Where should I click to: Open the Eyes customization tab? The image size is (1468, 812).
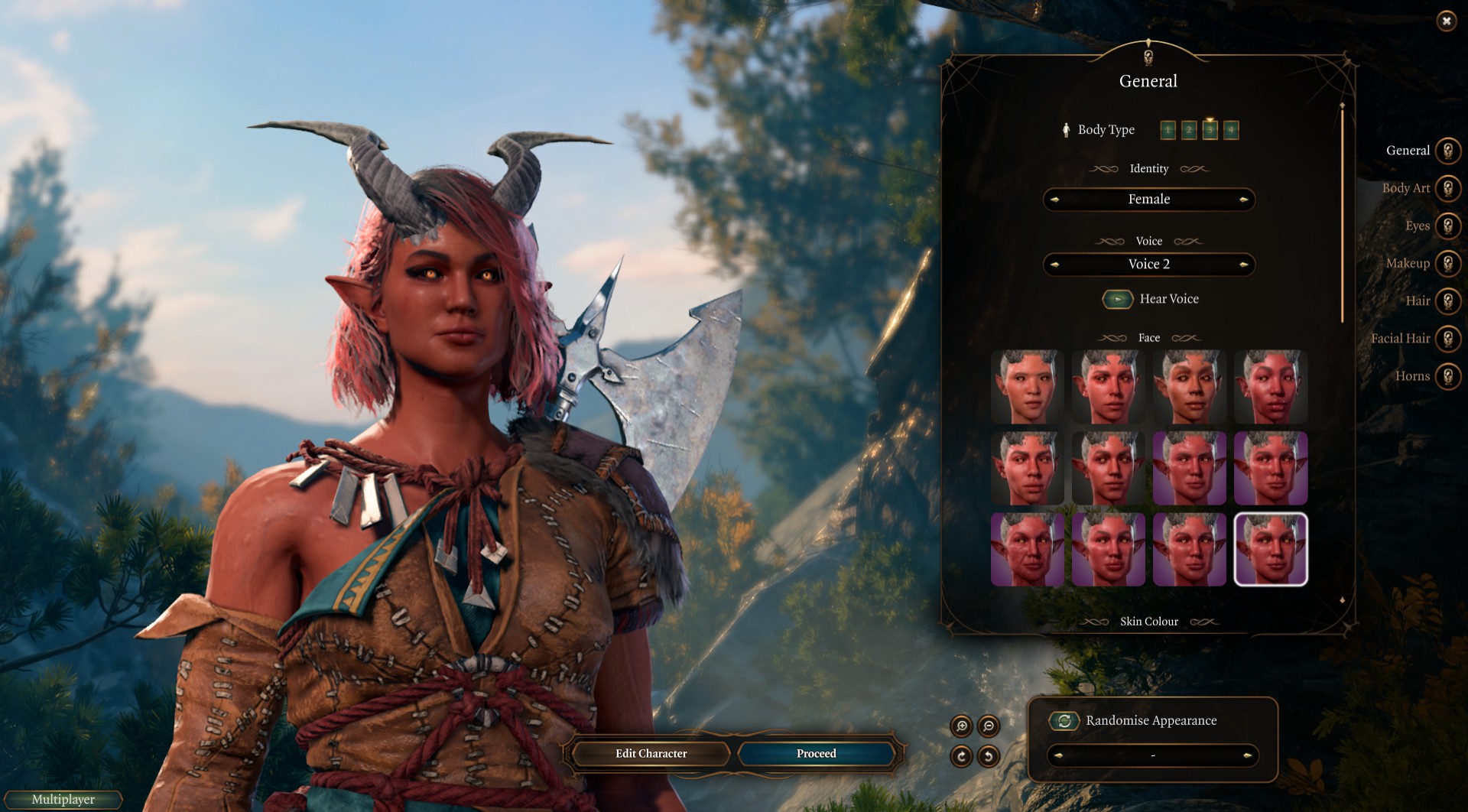click(x=1447, y=226)
